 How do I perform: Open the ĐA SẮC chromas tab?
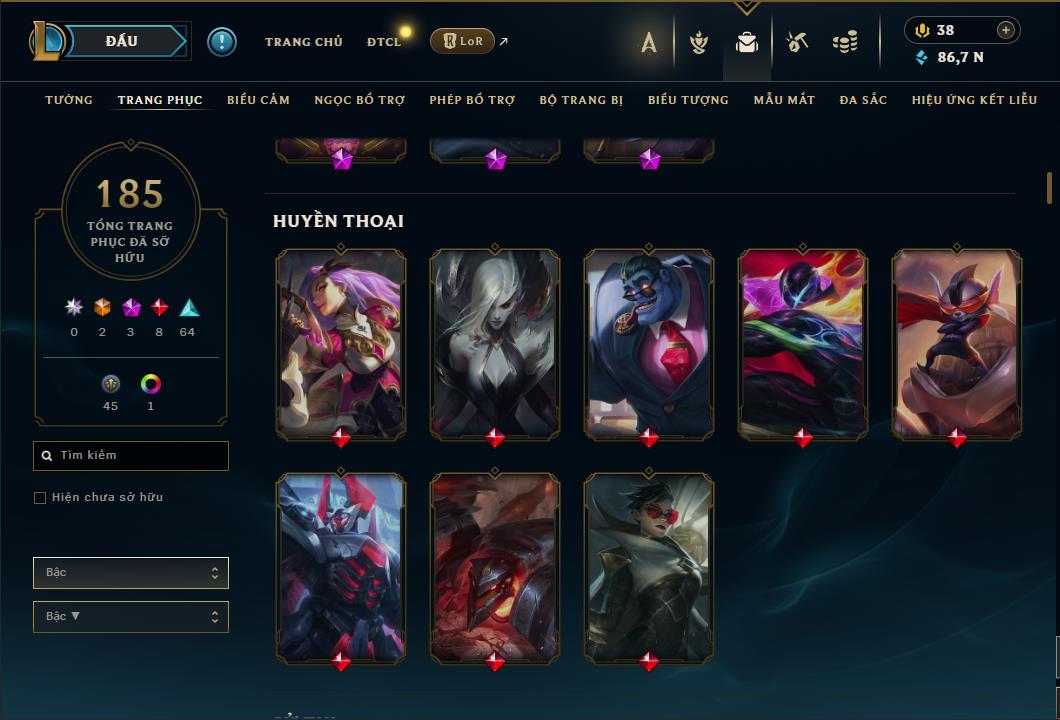[863, 100]
